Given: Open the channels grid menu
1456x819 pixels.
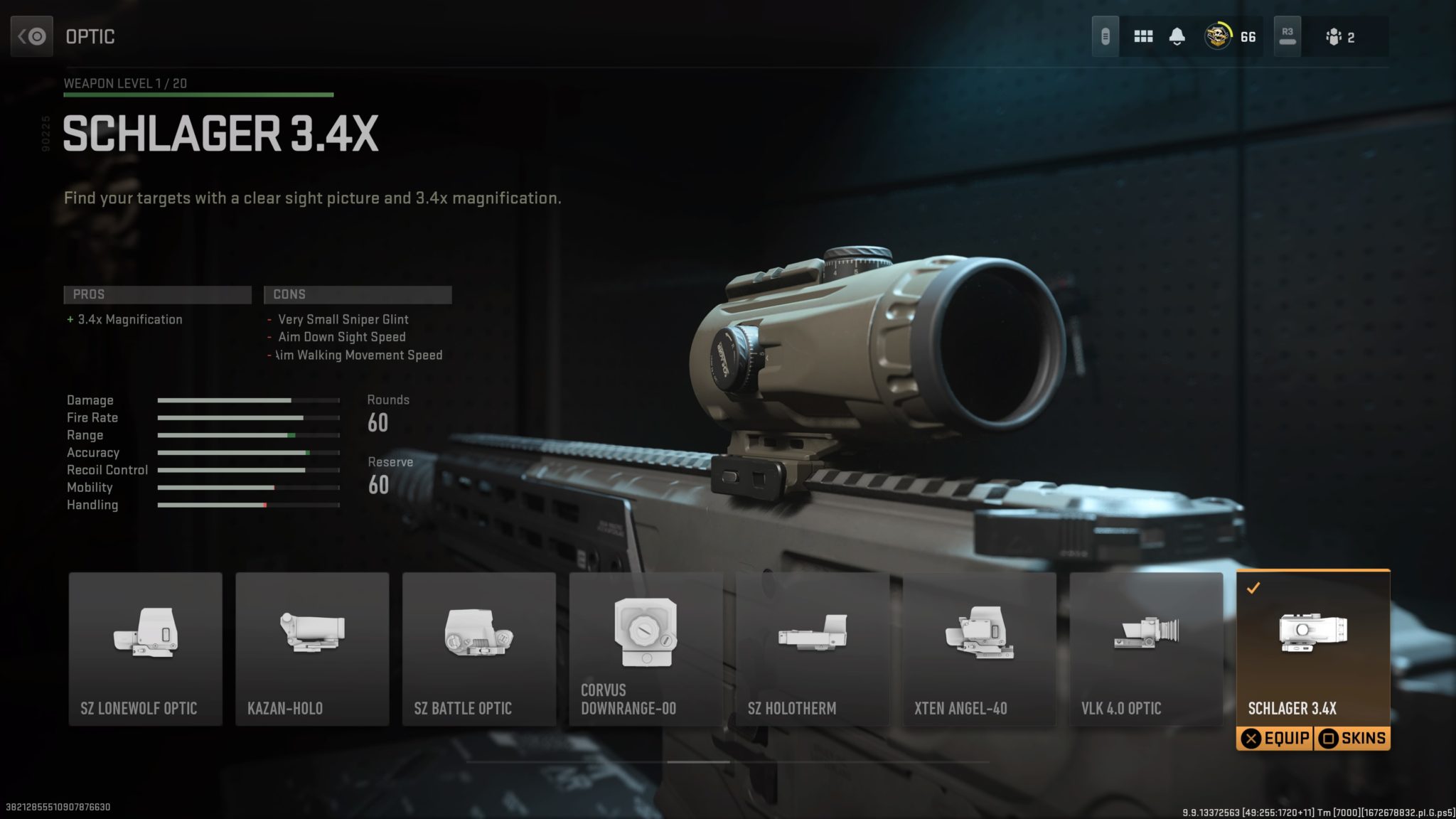Looking at the screenshot, I should pyautogui.click(x=1143, y=36).
